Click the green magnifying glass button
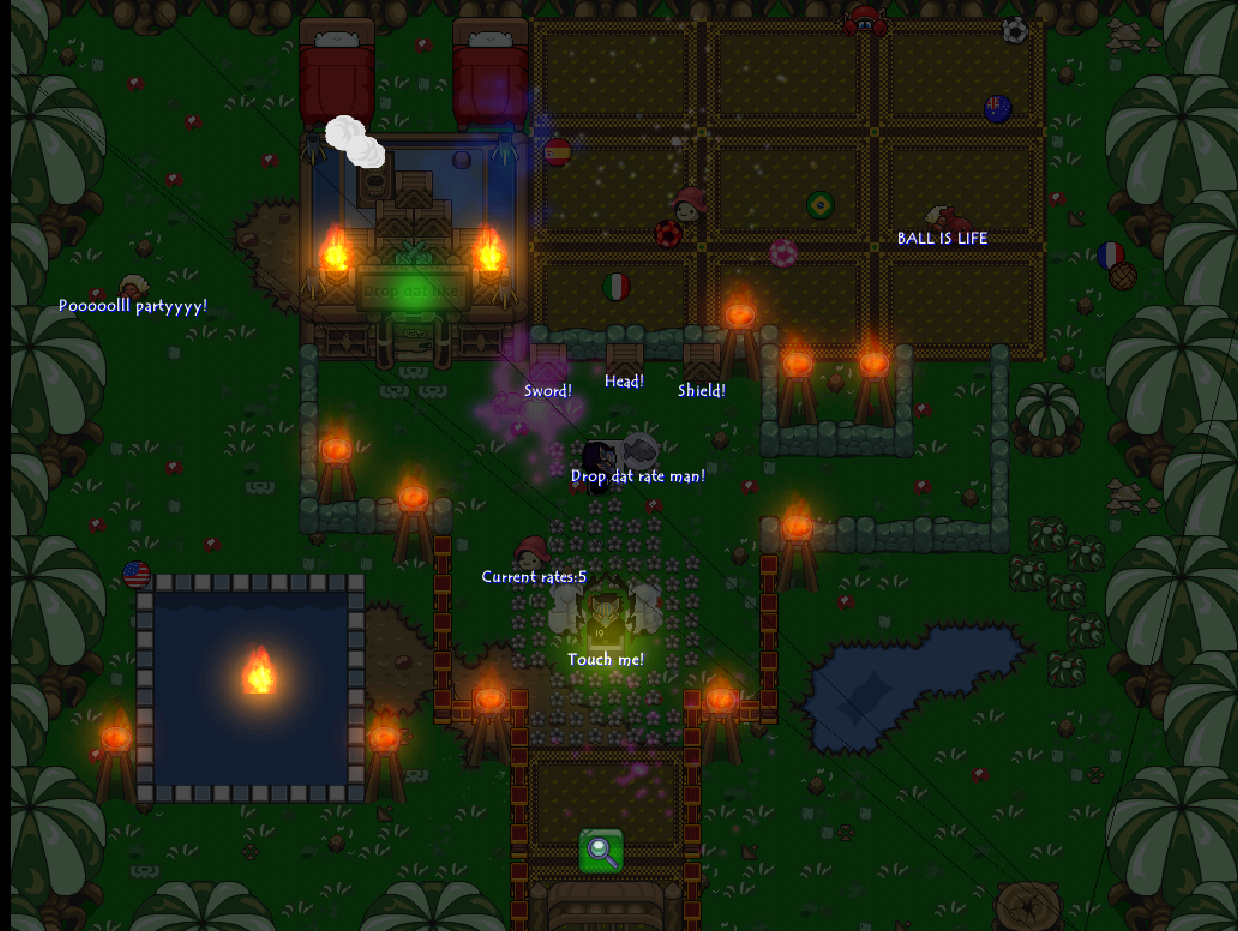Viewport: 1238px width, 931px height. [601, 851]
